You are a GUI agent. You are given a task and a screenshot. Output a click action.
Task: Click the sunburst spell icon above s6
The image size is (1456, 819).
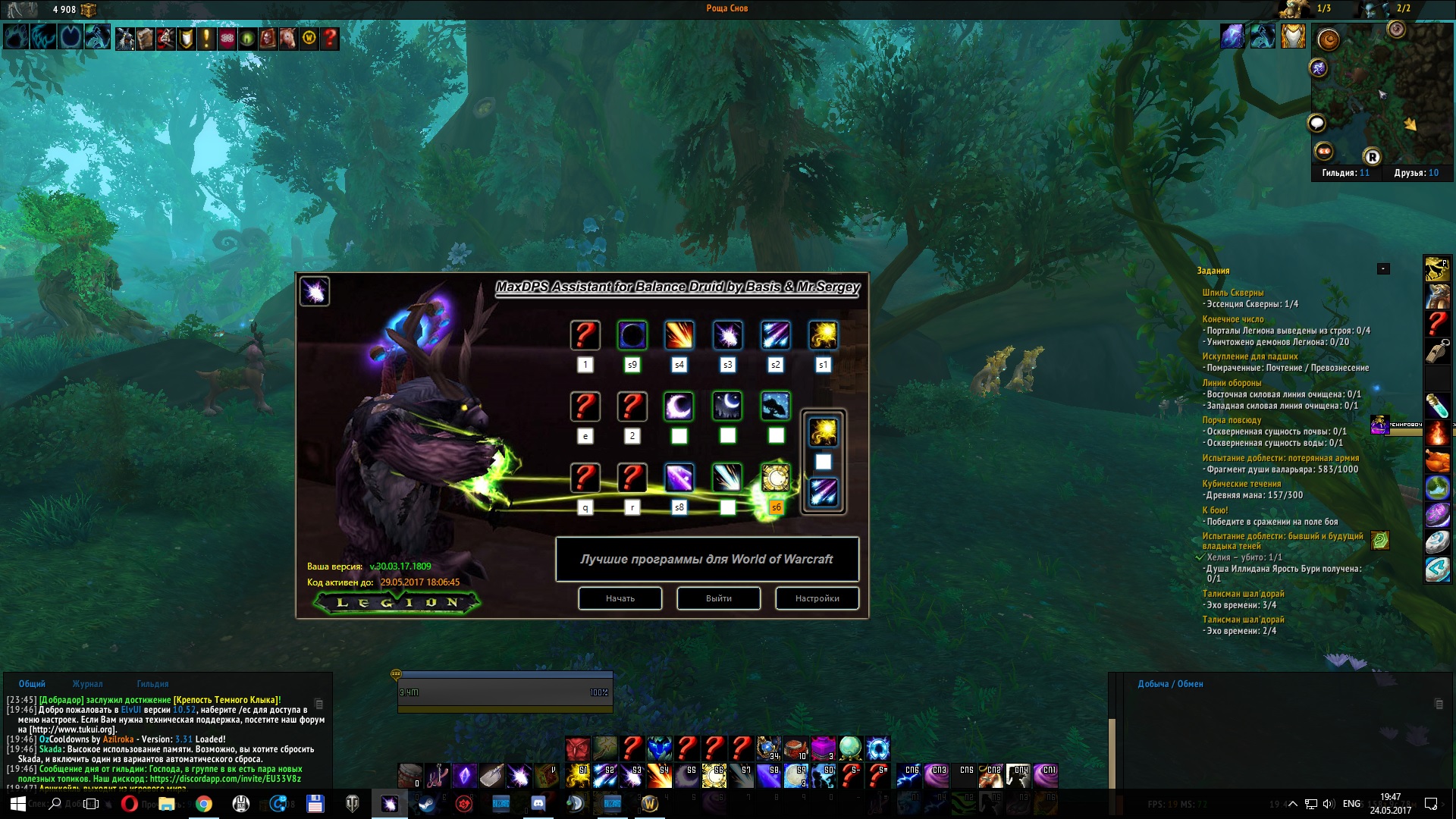[x=775, y=478]
